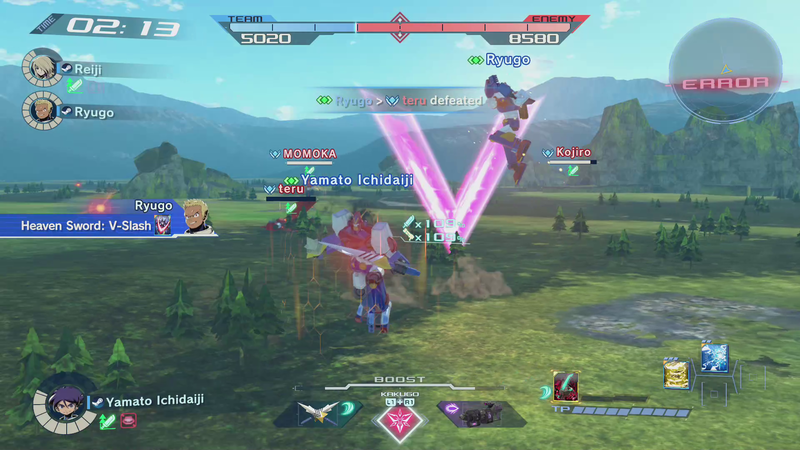
Task: Click the green sword buff icon beneath Reiji
Action: tap(74, 86)
